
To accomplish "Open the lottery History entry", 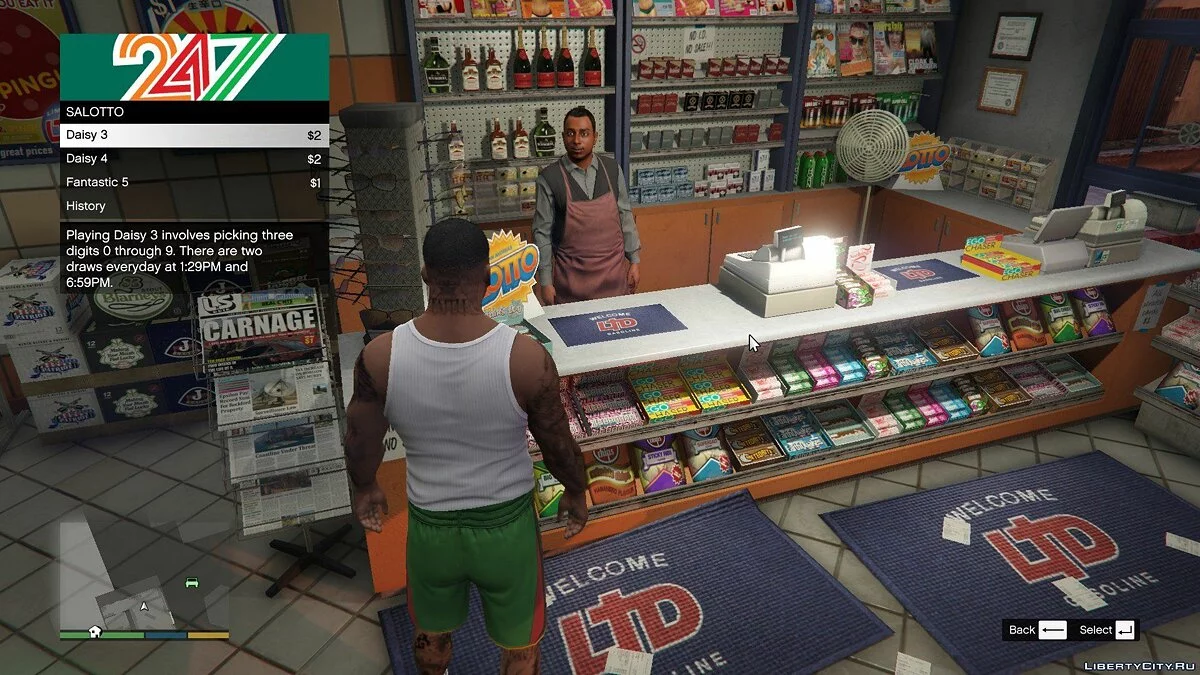I will [194, 206].
